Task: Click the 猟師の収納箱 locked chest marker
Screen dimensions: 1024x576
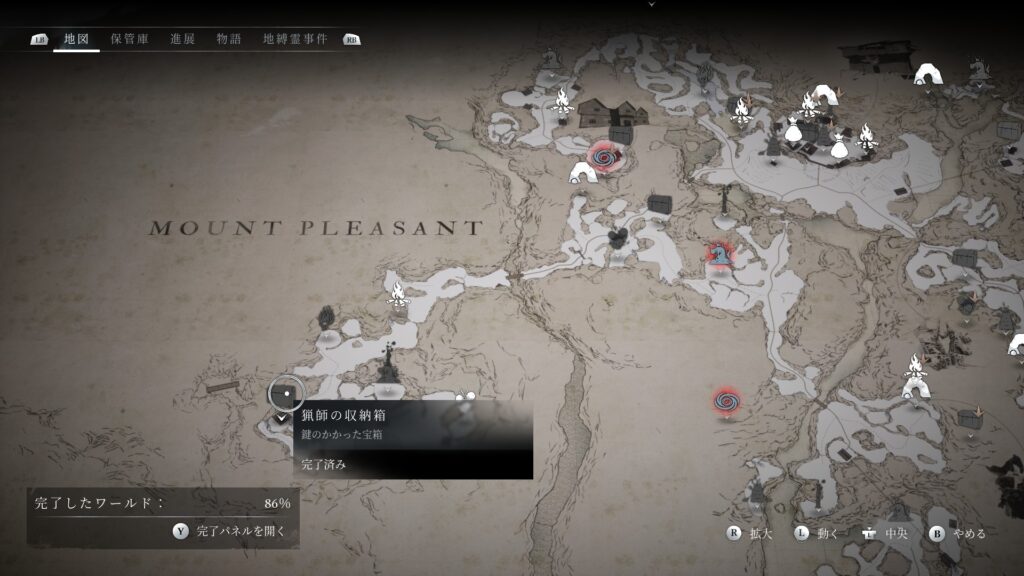Action: coord(286,392)
